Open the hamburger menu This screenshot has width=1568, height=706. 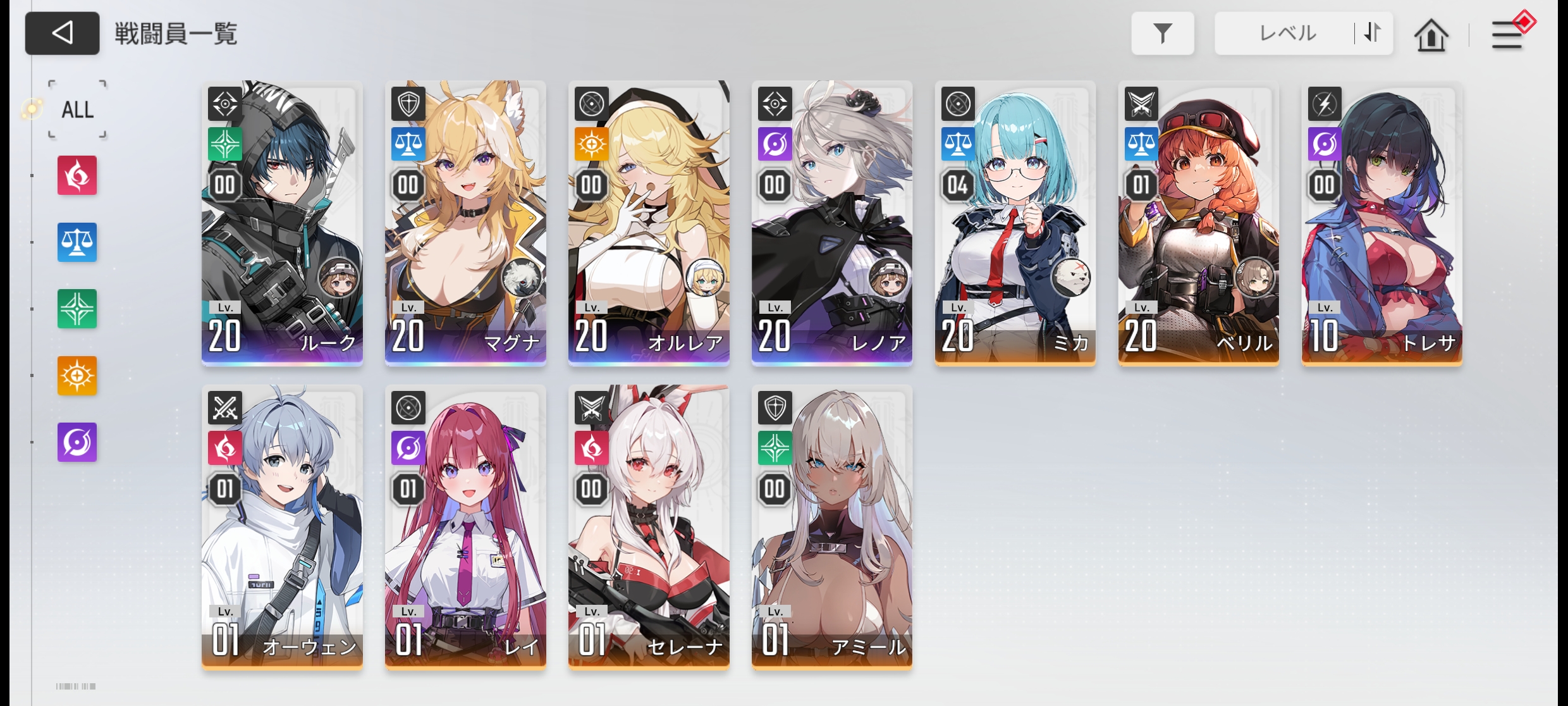pos(1507,35)
